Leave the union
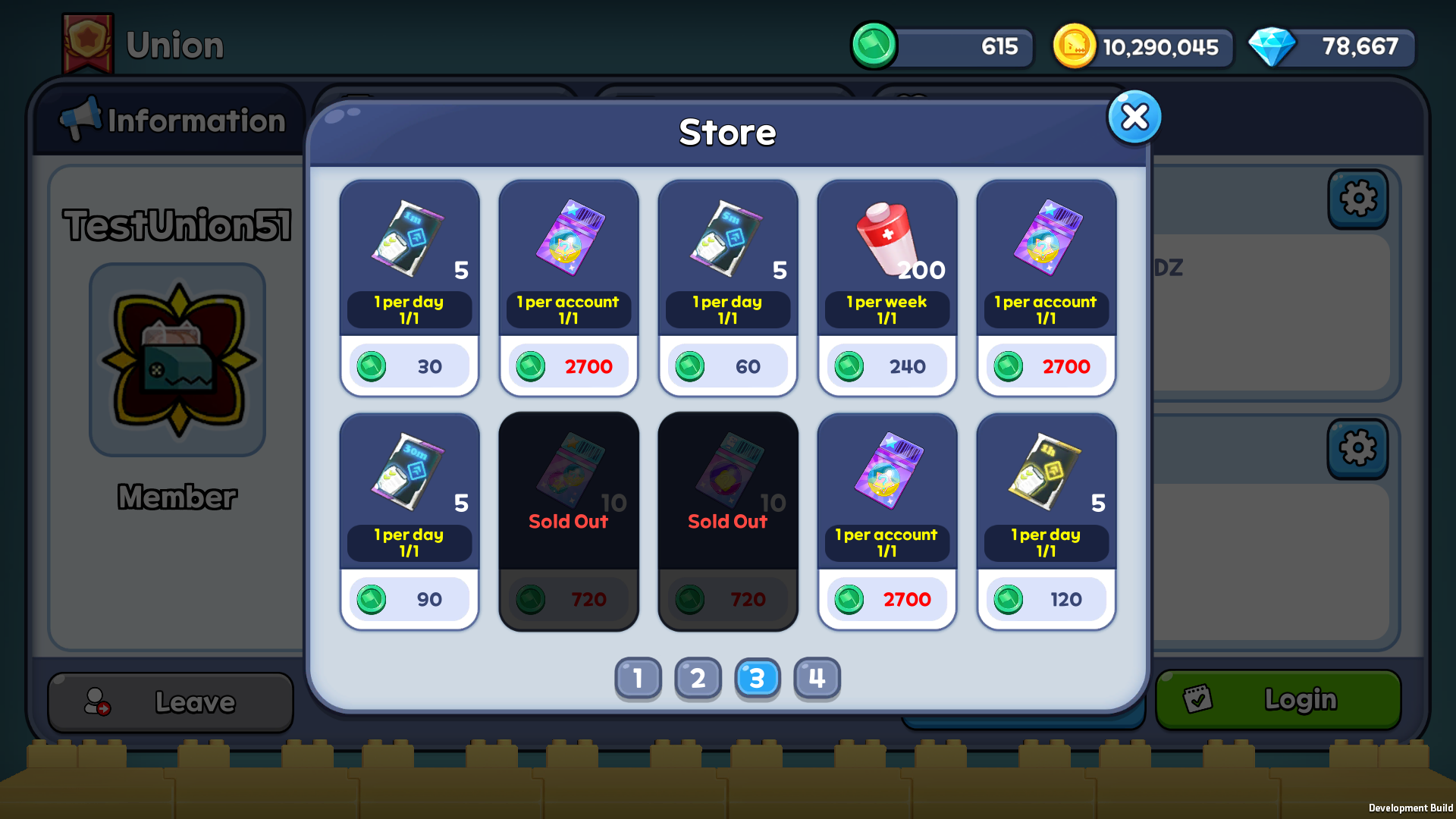The height and width of the screenshot is (819, 1456). [x=171, y=702]
